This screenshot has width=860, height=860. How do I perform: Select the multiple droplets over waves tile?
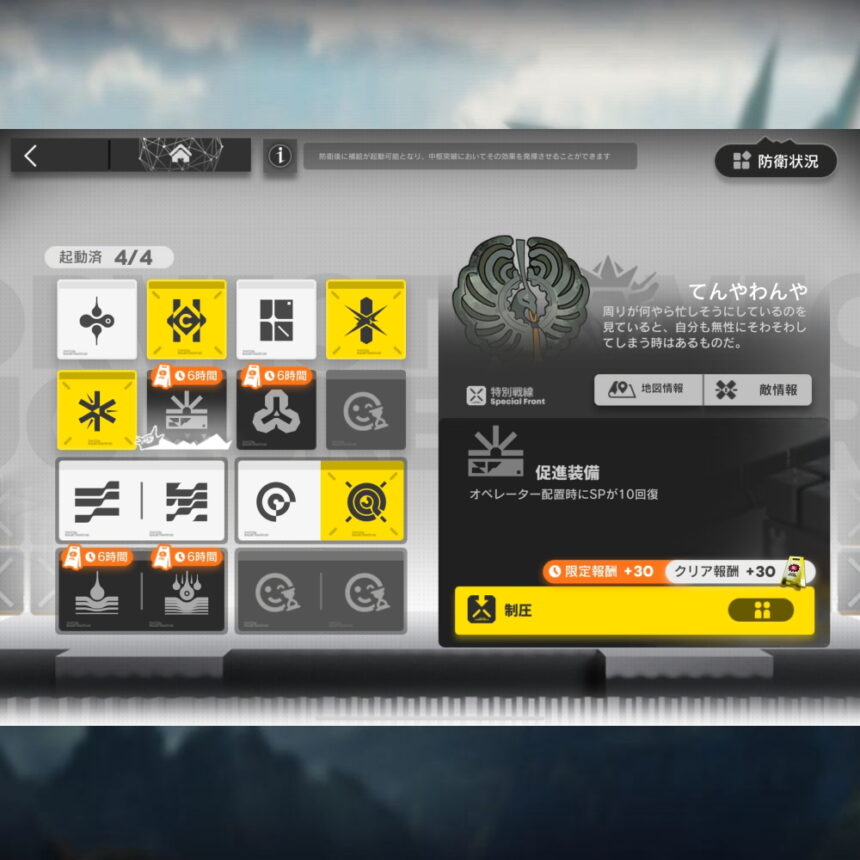pos(186,592)
